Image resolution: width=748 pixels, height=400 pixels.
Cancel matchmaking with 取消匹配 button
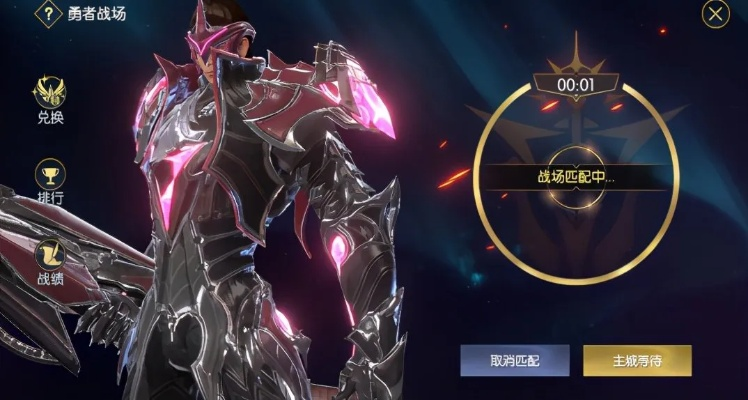[515, 360]
